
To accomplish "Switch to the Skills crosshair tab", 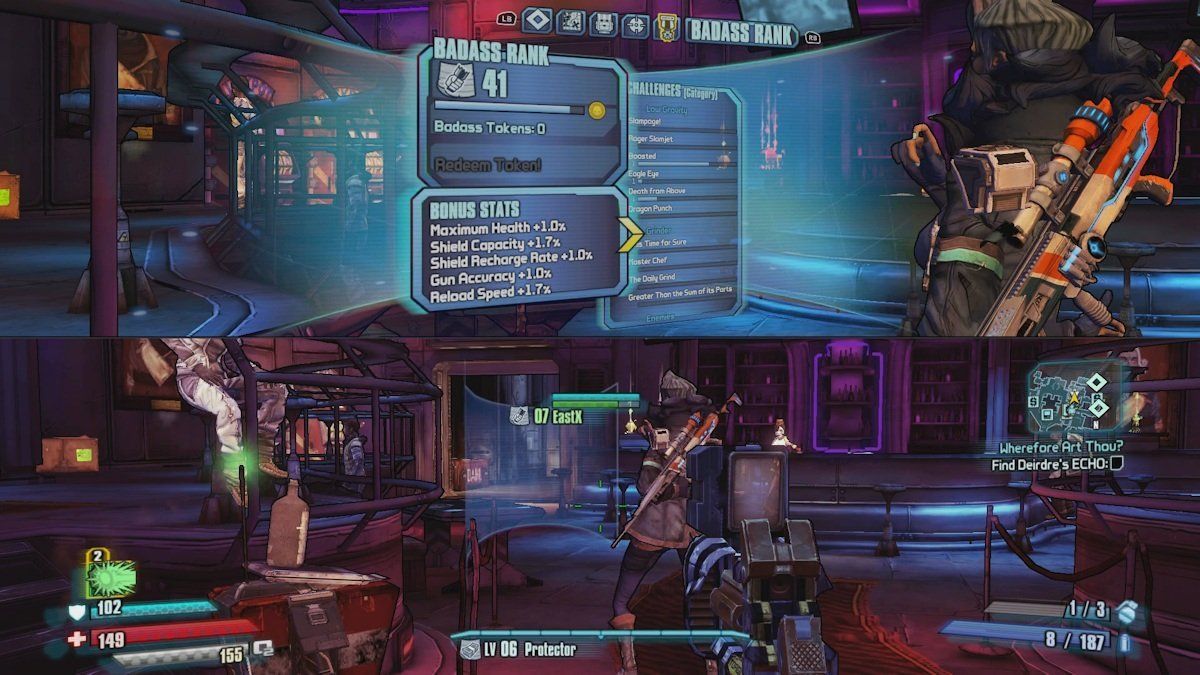I will pyautogui.click(x=636, y=23).
